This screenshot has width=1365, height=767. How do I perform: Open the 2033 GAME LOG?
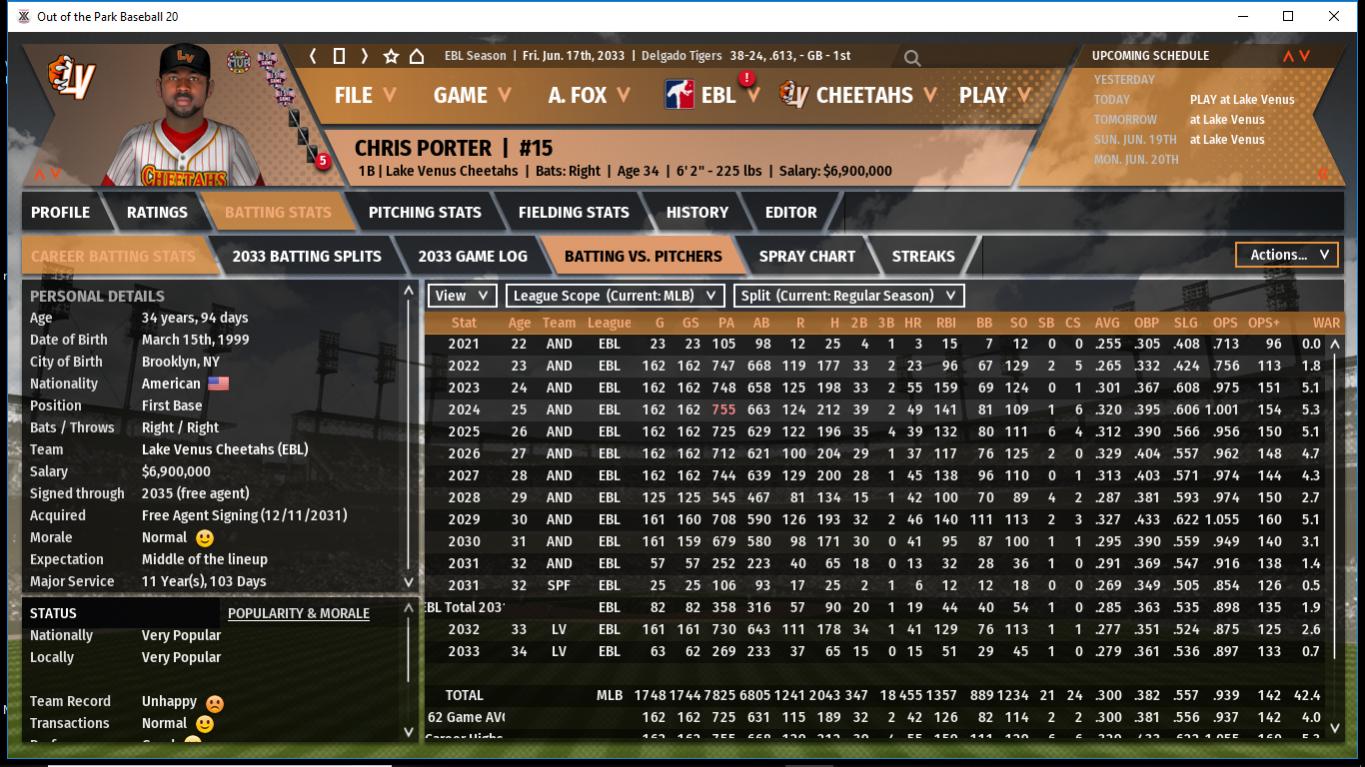472,256
